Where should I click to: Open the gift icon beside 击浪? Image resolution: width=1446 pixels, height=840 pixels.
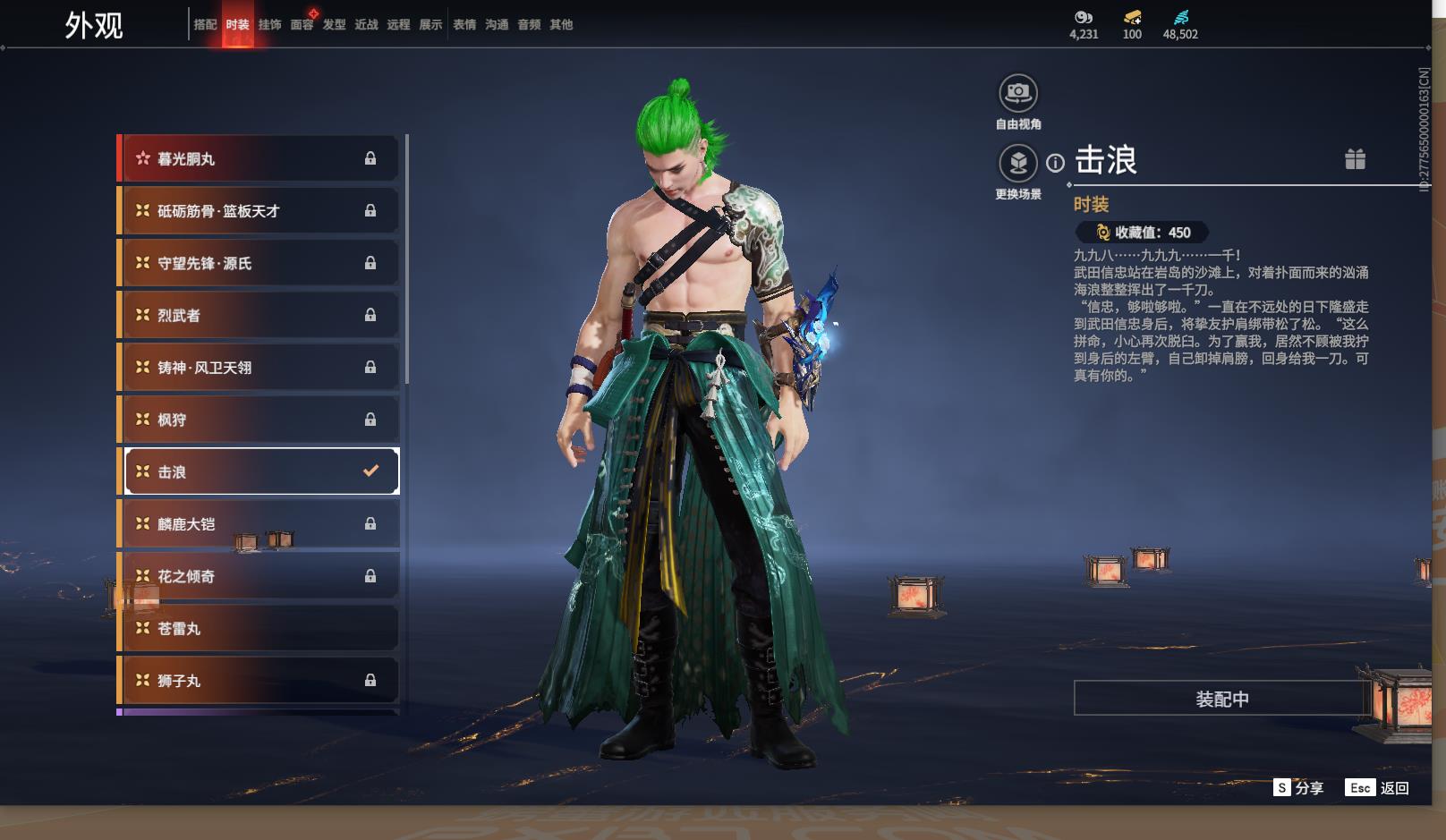(x=1355, y=159)
